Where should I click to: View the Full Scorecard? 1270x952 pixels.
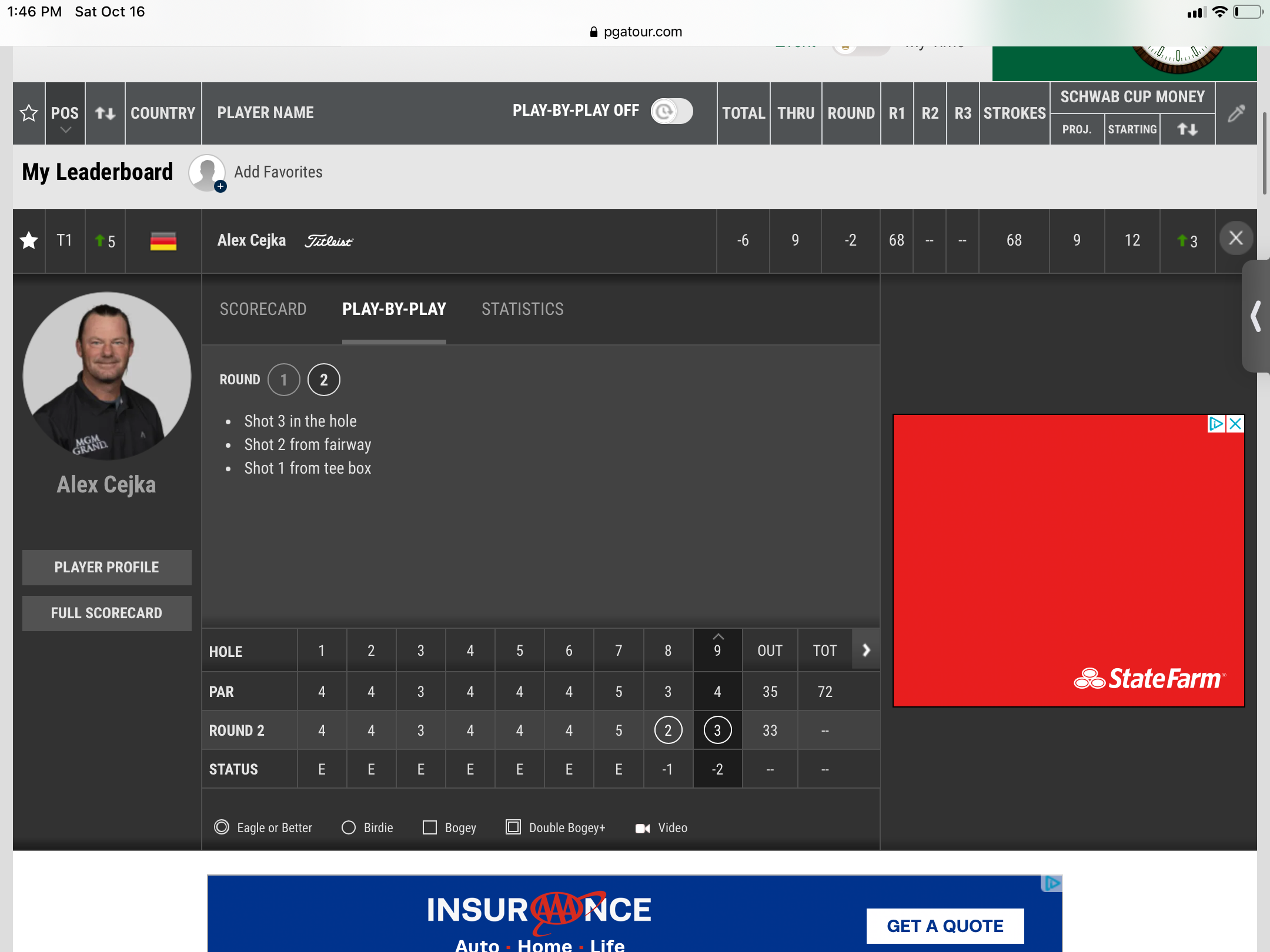(x=106, y=613)
